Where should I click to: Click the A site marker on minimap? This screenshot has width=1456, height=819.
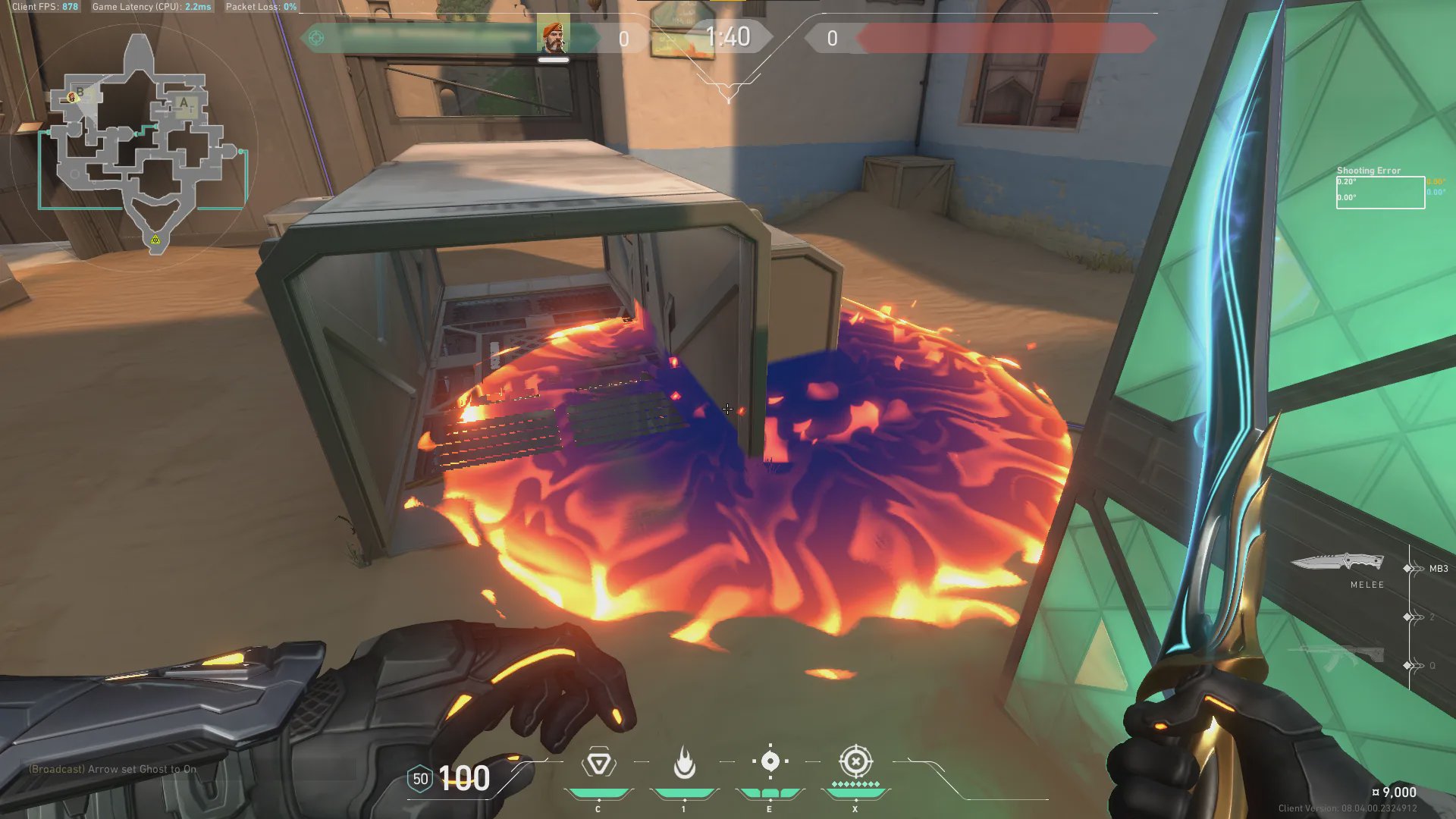[184, 102]
